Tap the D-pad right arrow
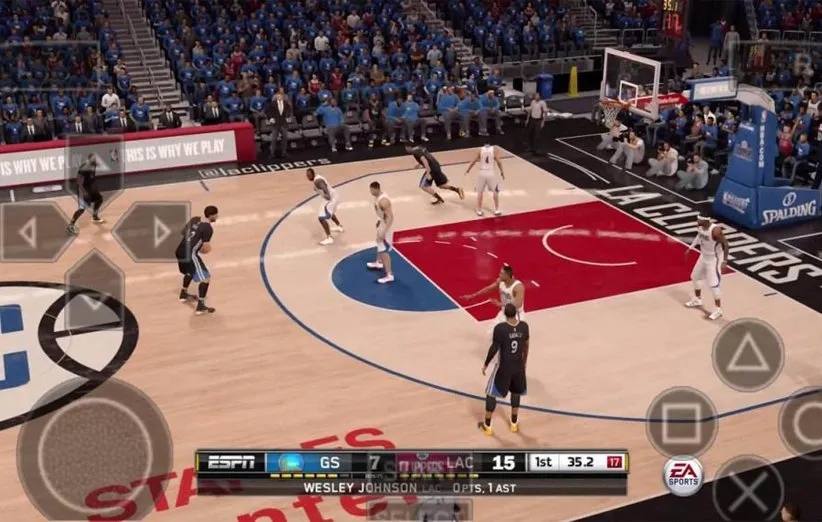This screenshot has width=822, height=522. (152, 232)
